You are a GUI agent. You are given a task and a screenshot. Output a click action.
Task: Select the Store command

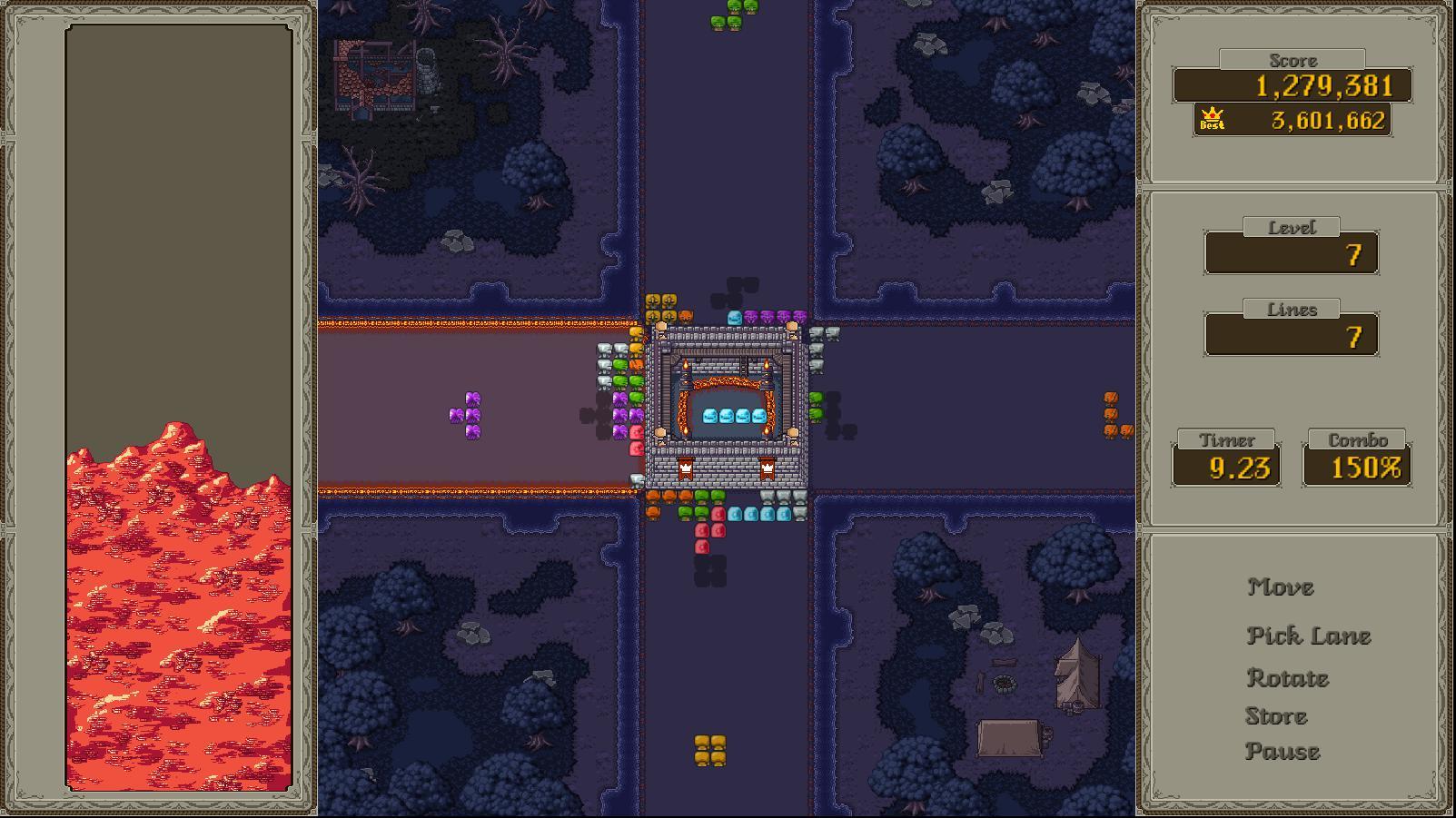[x=1275, y=715]
